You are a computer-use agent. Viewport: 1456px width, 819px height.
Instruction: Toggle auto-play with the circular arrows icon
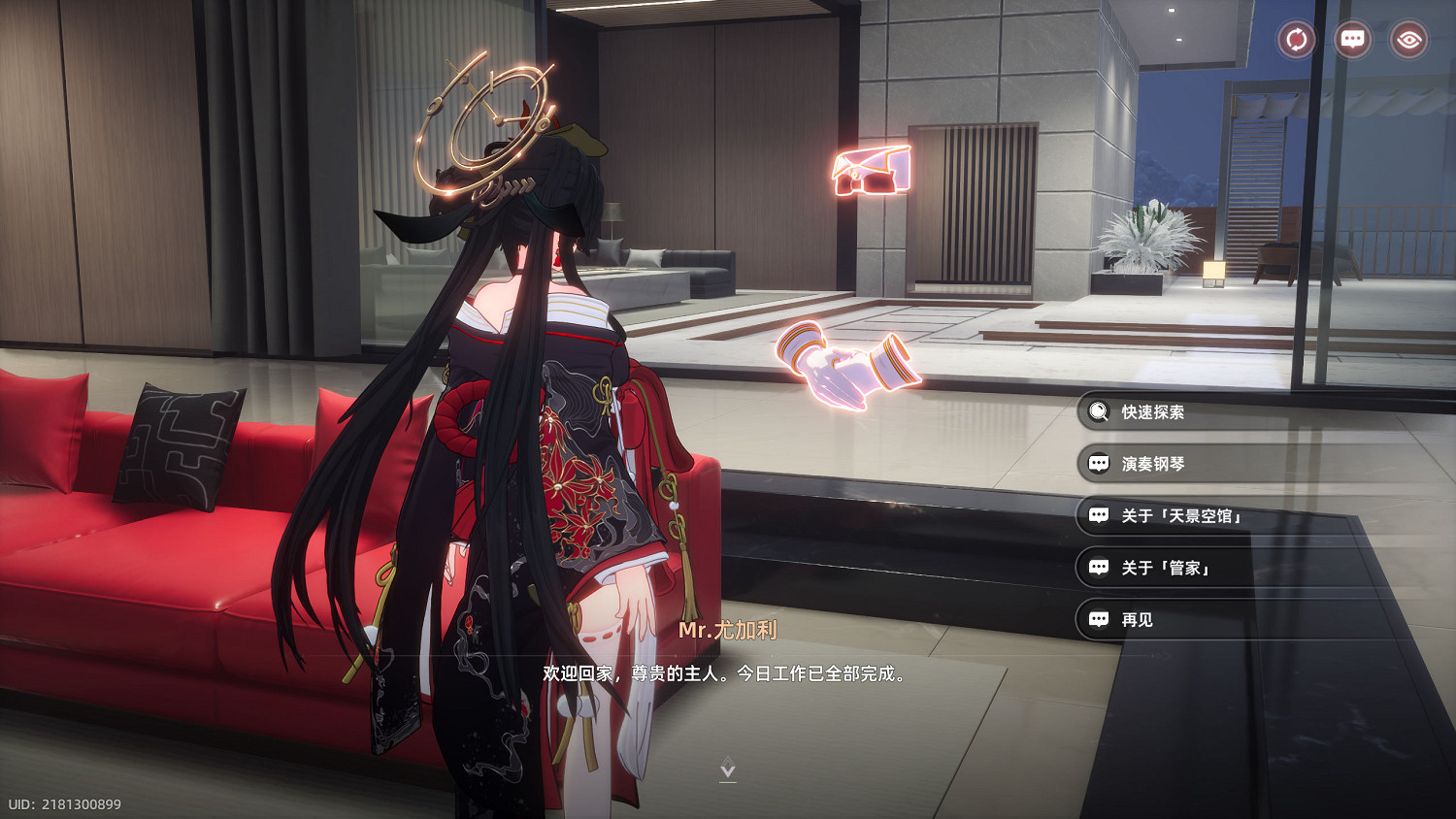point(1296,40)
